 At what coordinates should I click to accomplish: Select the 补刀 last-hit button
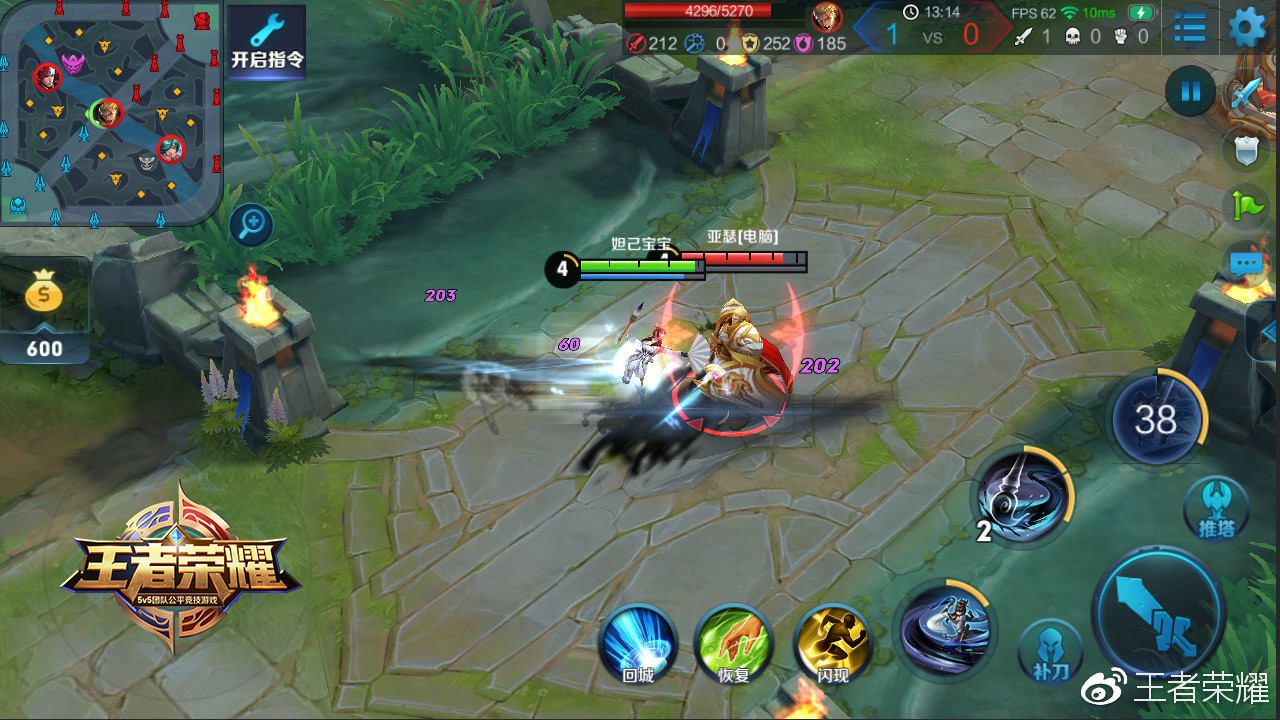pos(1049,651)
